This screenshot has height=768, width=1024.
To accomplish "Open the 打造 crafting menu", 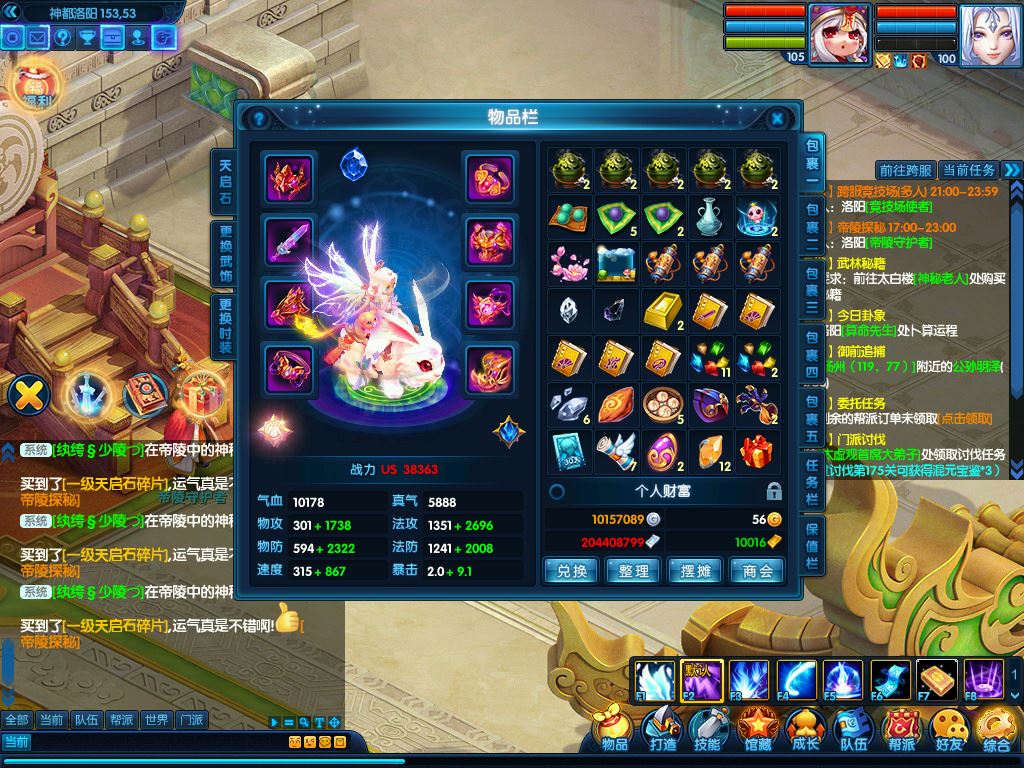I will click(662, 730).
